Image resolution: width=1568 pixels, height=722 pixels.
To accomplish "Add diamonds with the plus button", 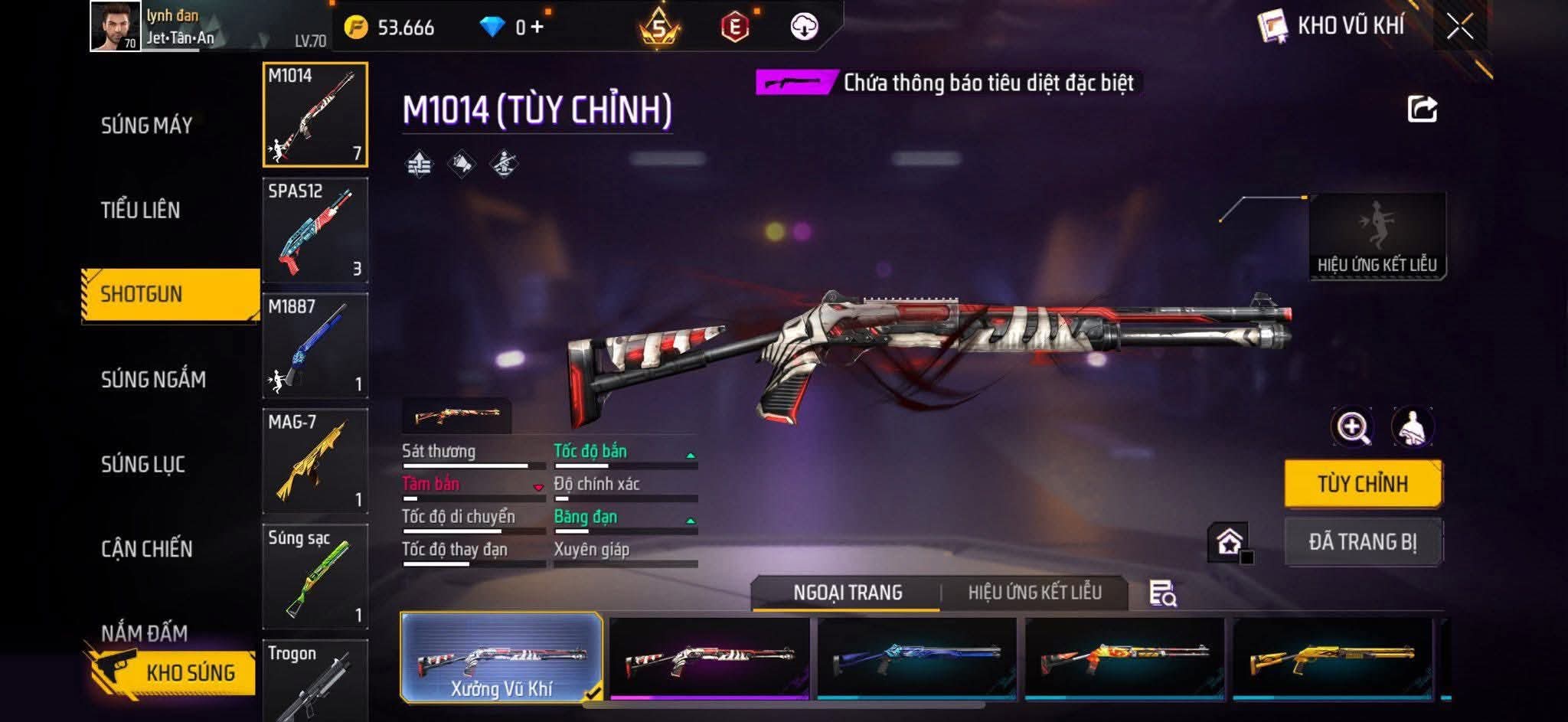I will tap(537, 28).
